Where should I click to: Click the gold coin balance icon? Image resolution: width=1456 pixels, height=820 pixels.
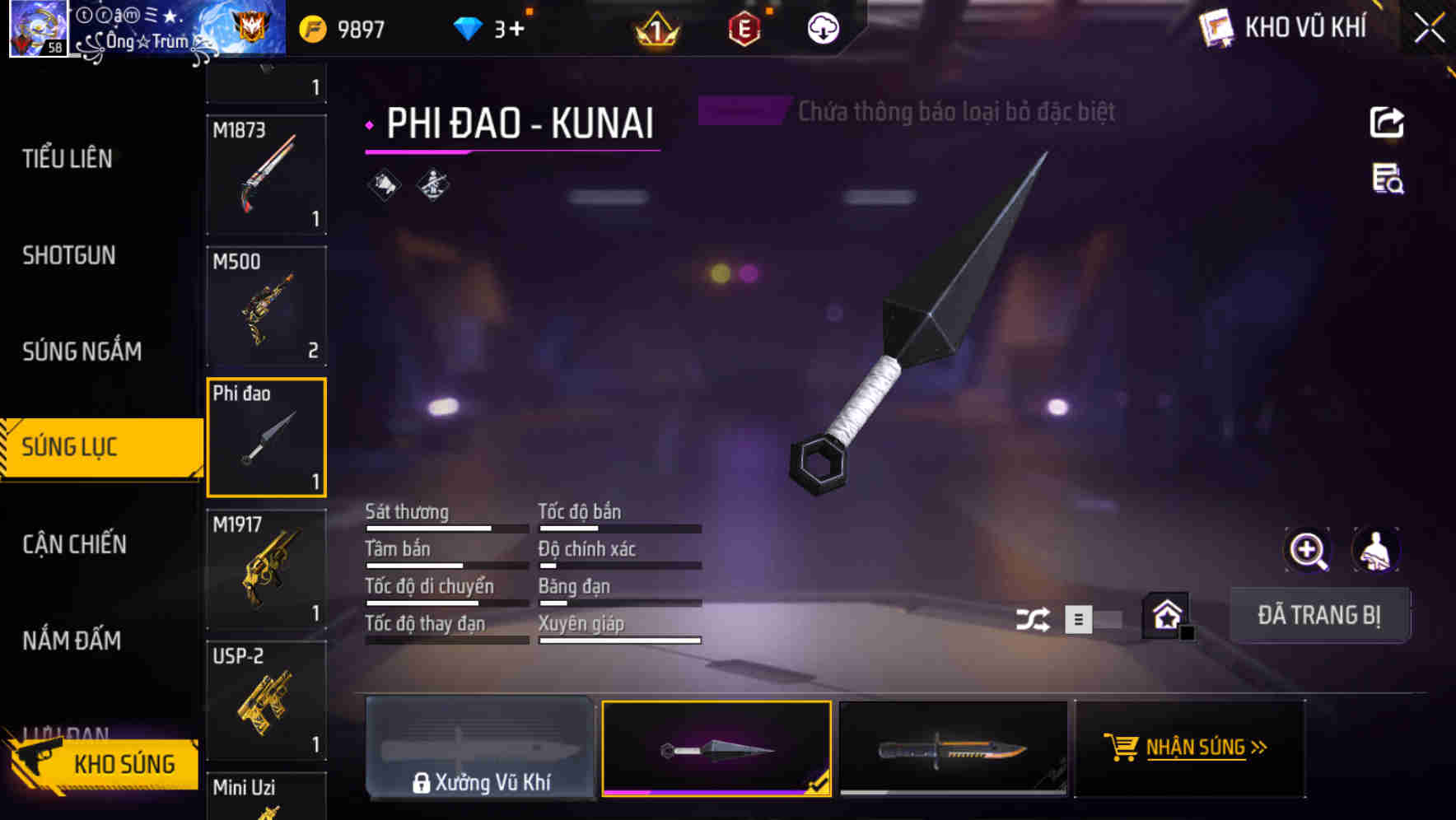pos(313,27)
